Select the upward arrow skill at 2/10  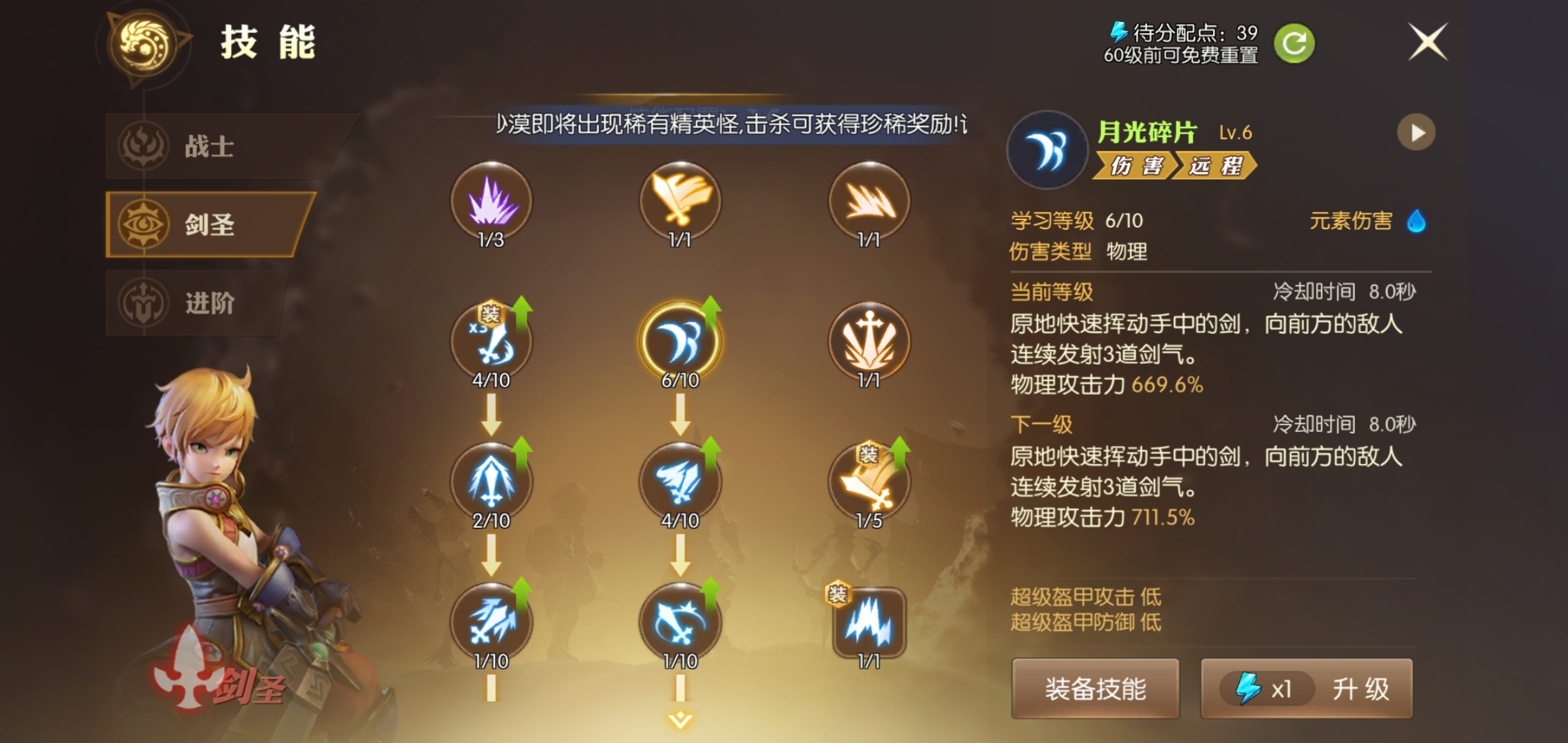[x=492, y=482]
